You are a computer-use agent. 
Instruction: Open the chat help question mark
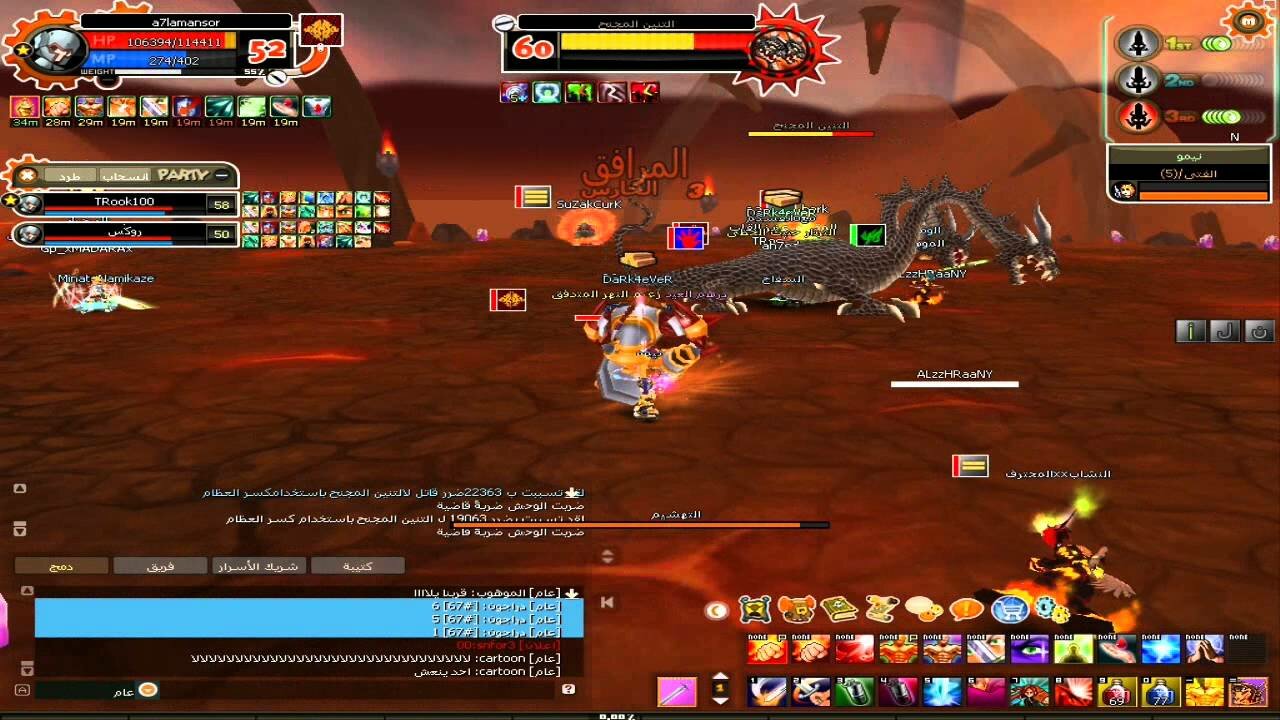pos(569,689)
